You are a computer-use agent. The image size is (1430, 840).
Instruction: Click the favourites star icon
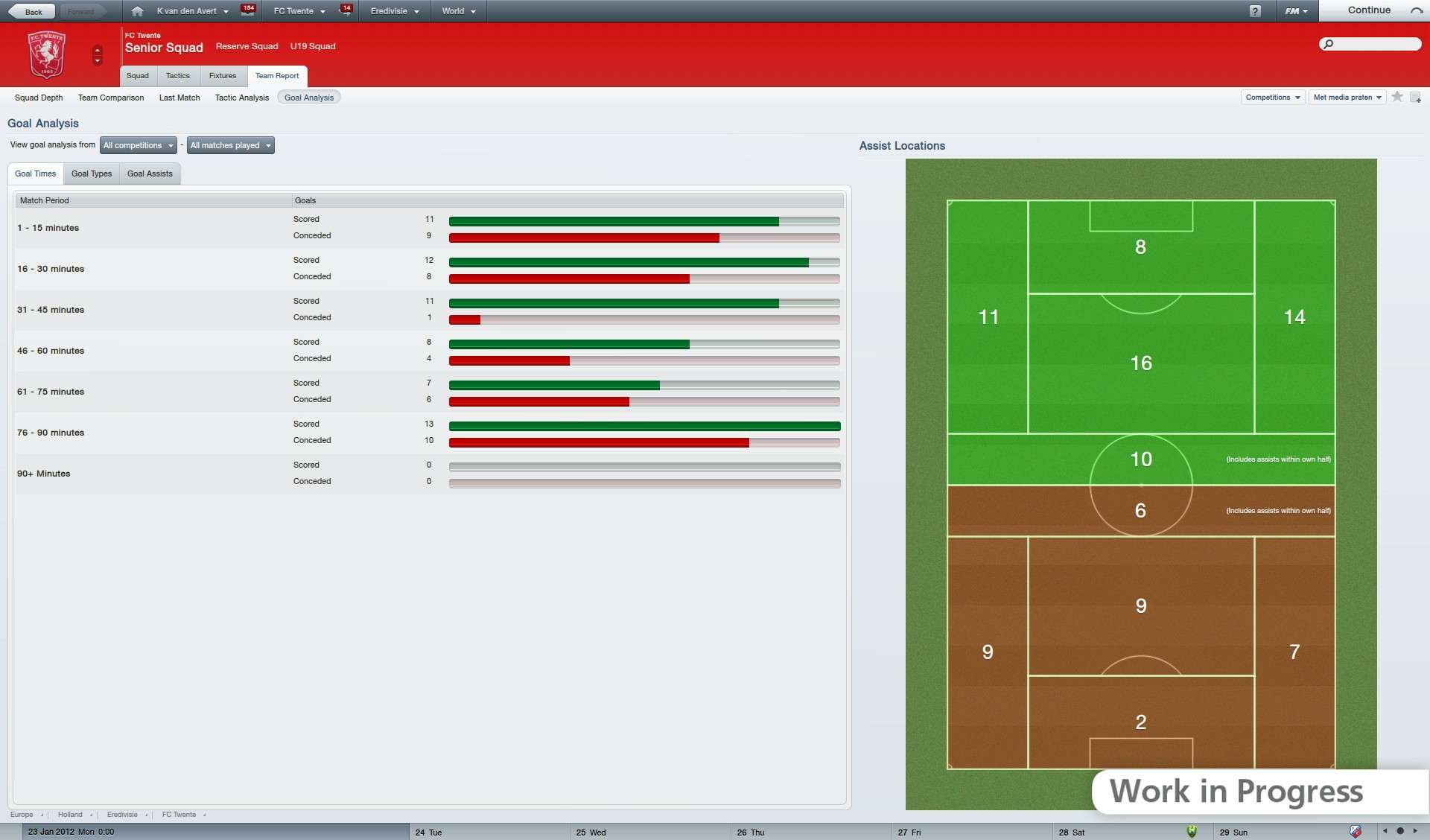click(x=1396, y=97)
